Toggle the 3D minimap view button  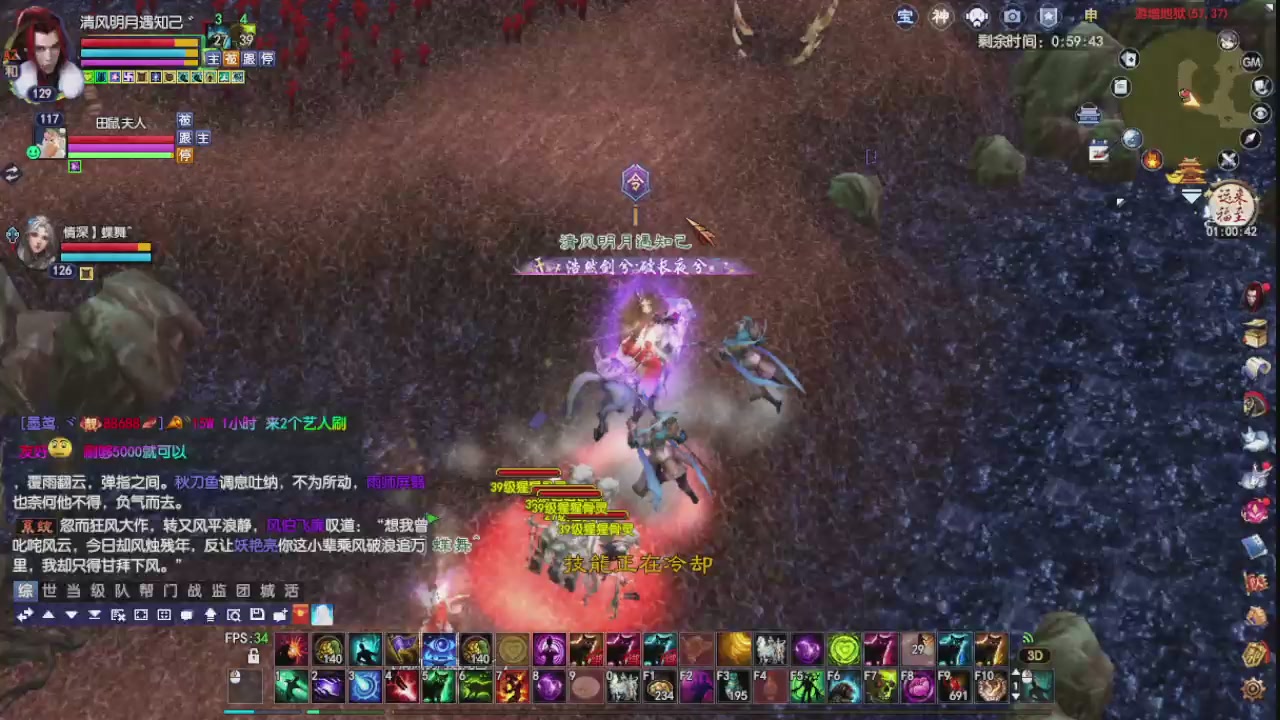[1034, 655]
